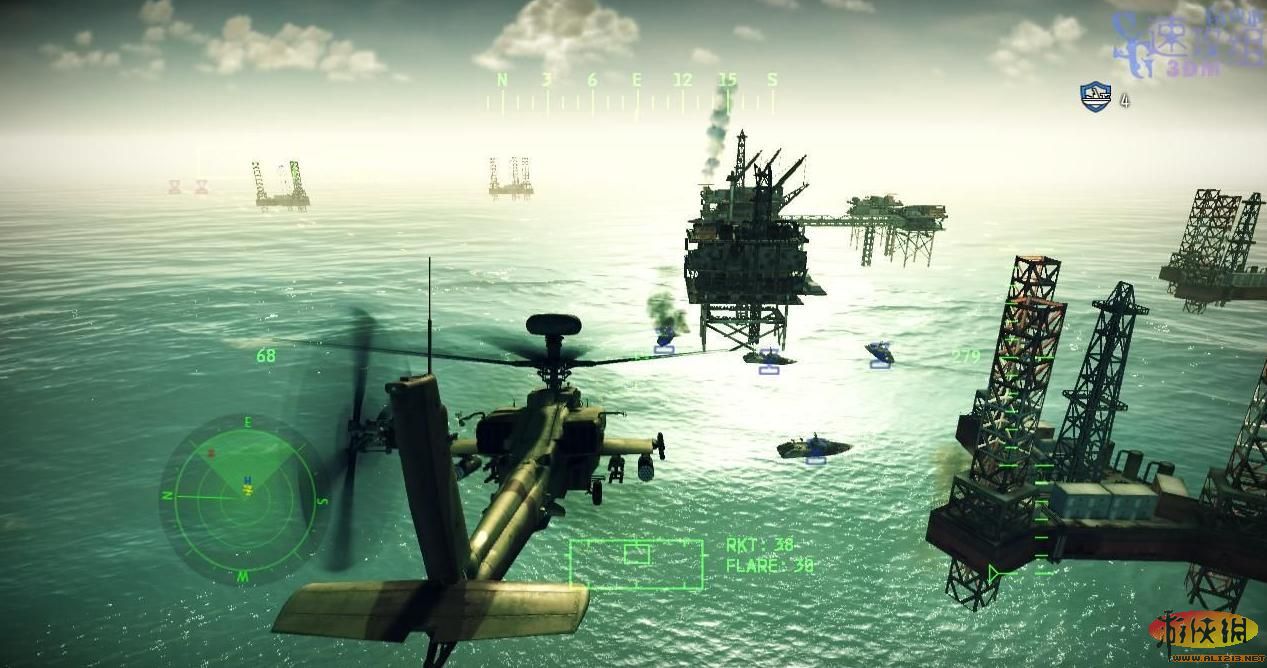Click the rectangular weapon targeting reticle box
Viewport: 1267px width, 668px height.
[636, 563]
